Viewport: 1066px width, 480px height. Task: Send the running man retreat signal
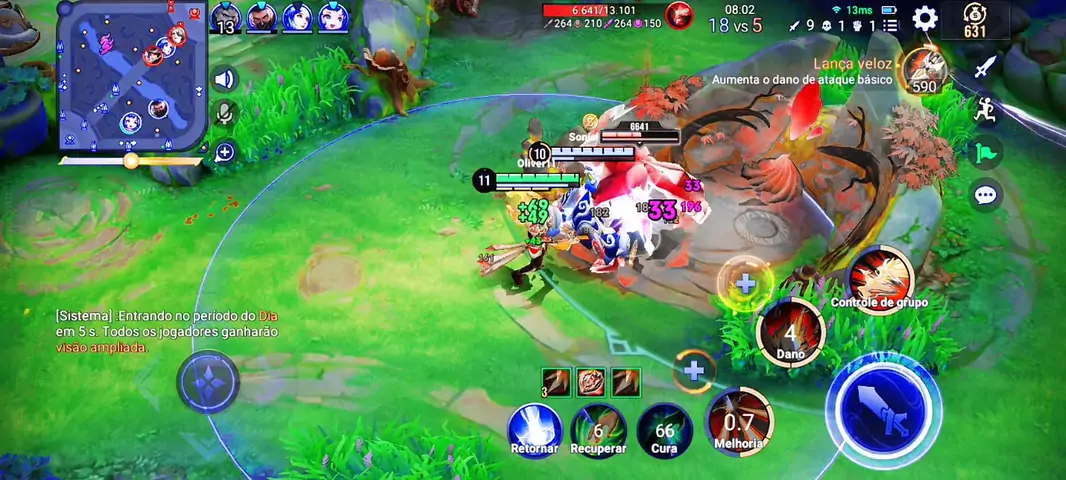986,110
